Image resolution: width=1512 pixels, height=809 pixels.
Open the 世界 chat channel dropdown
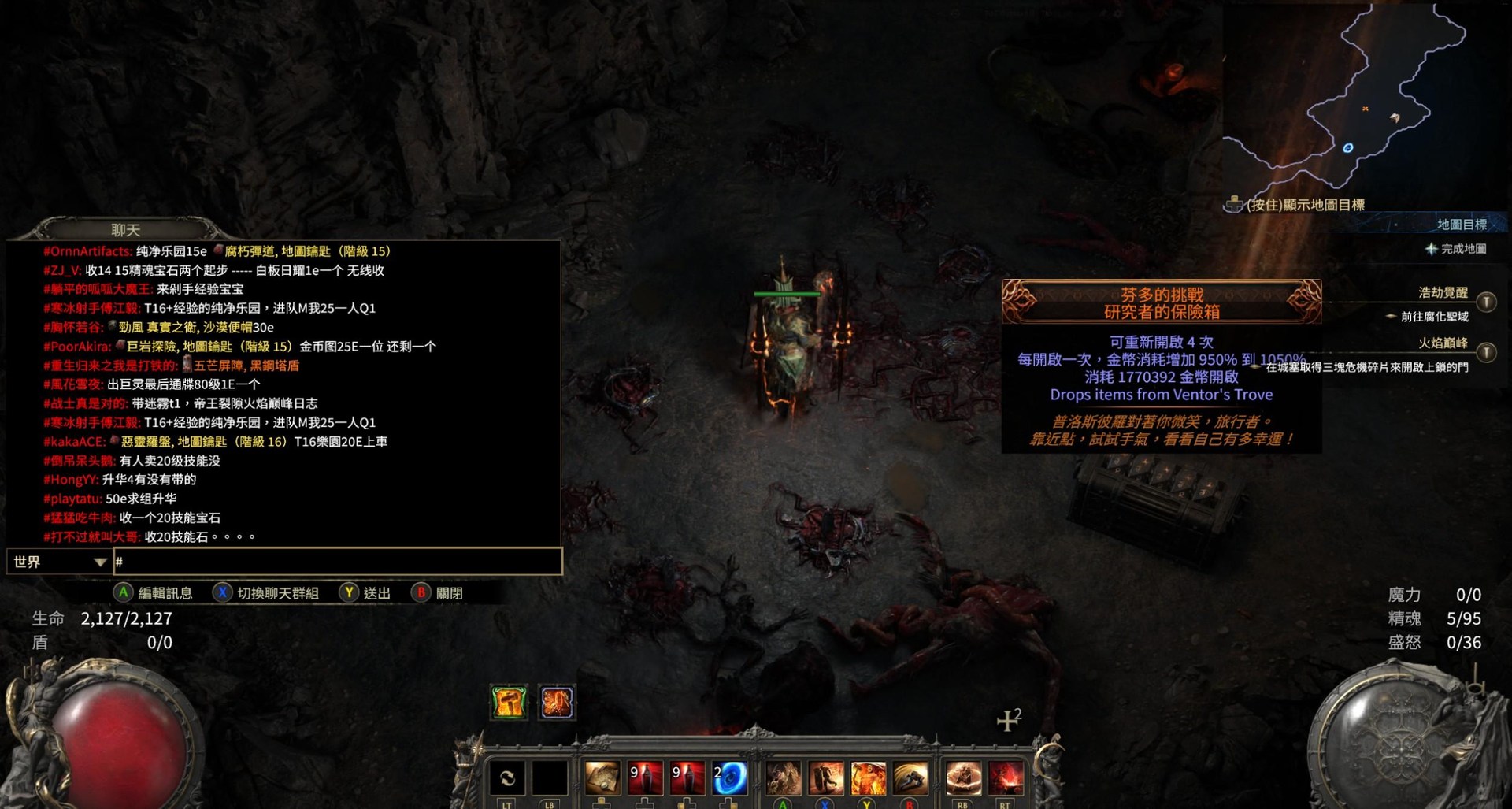click(x=59, y=562)
